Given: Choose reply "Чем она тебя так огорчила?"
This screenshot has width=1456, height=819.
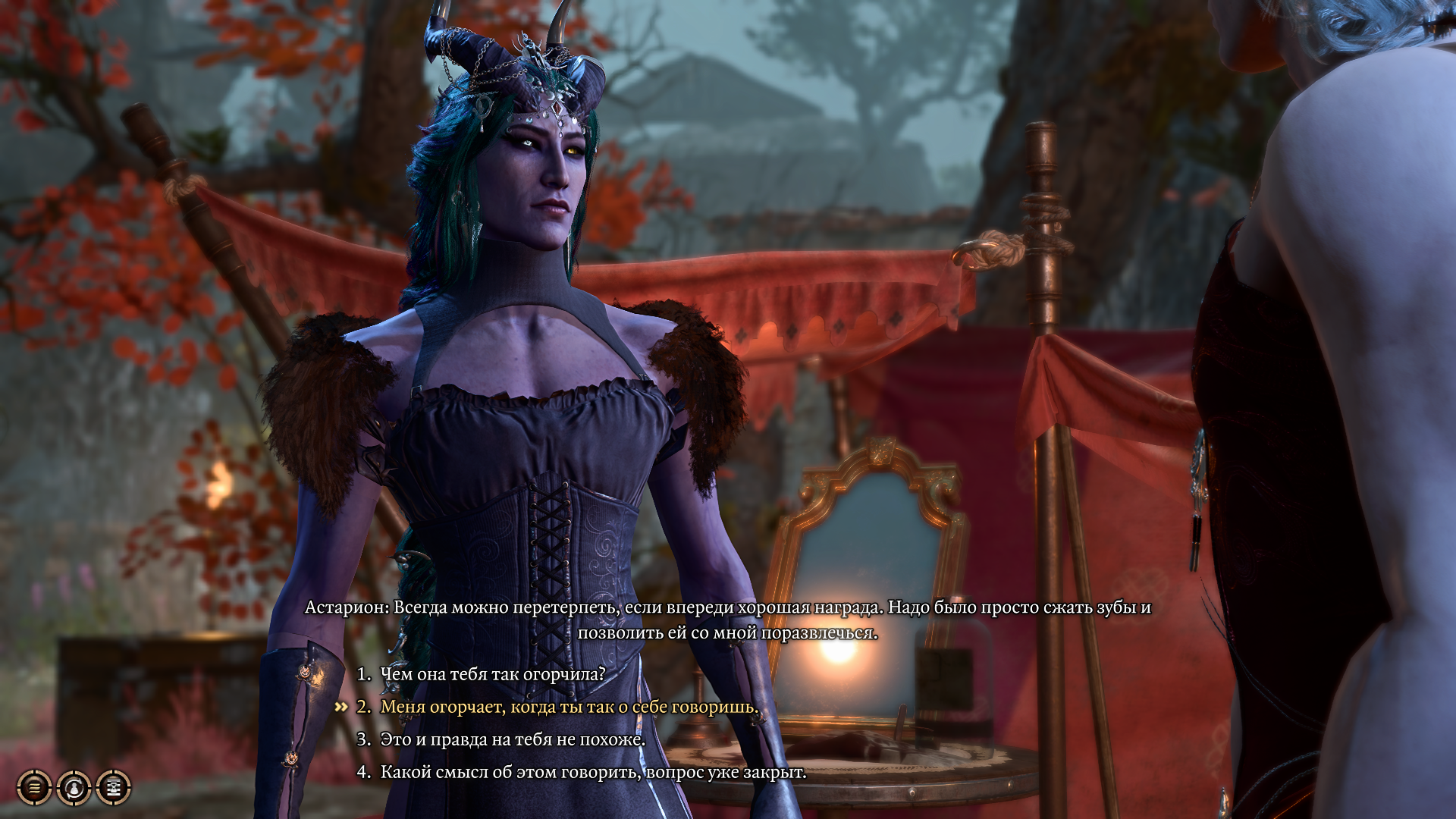Looking at the screenshot, I should tap(492, 674).
